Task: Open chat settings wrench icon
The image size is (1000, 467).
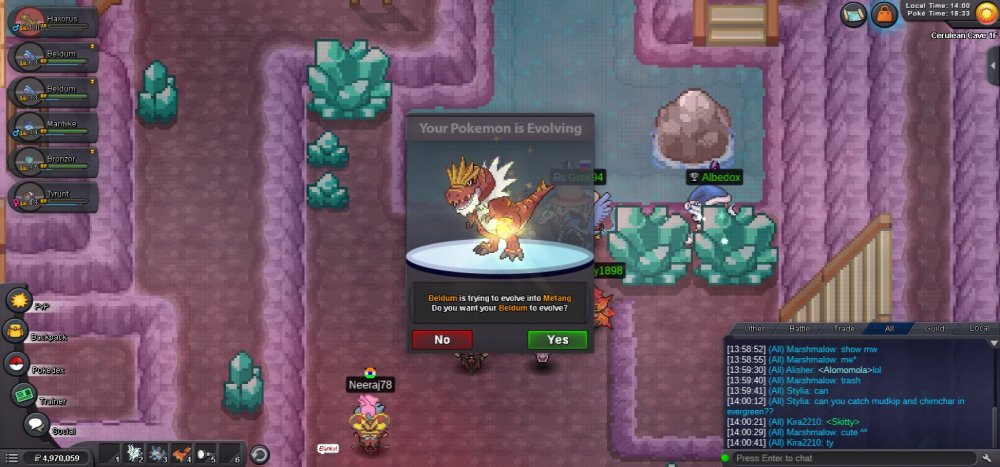Action: 988,458
